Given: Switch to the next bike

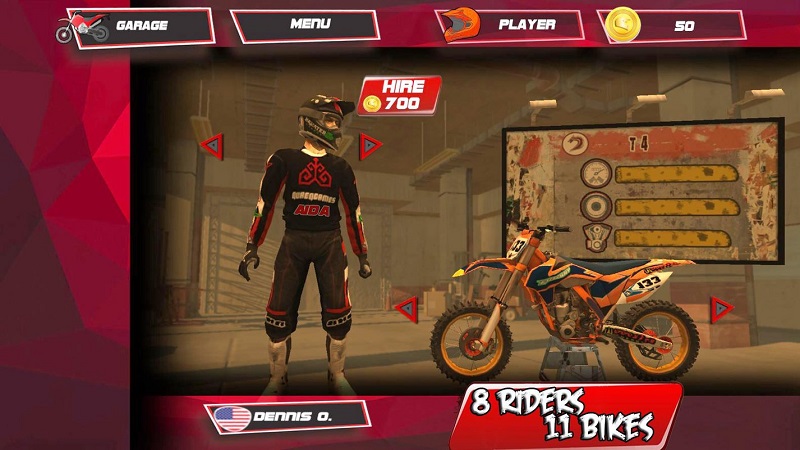Looking at the screenshot, I should pos(721,309).
